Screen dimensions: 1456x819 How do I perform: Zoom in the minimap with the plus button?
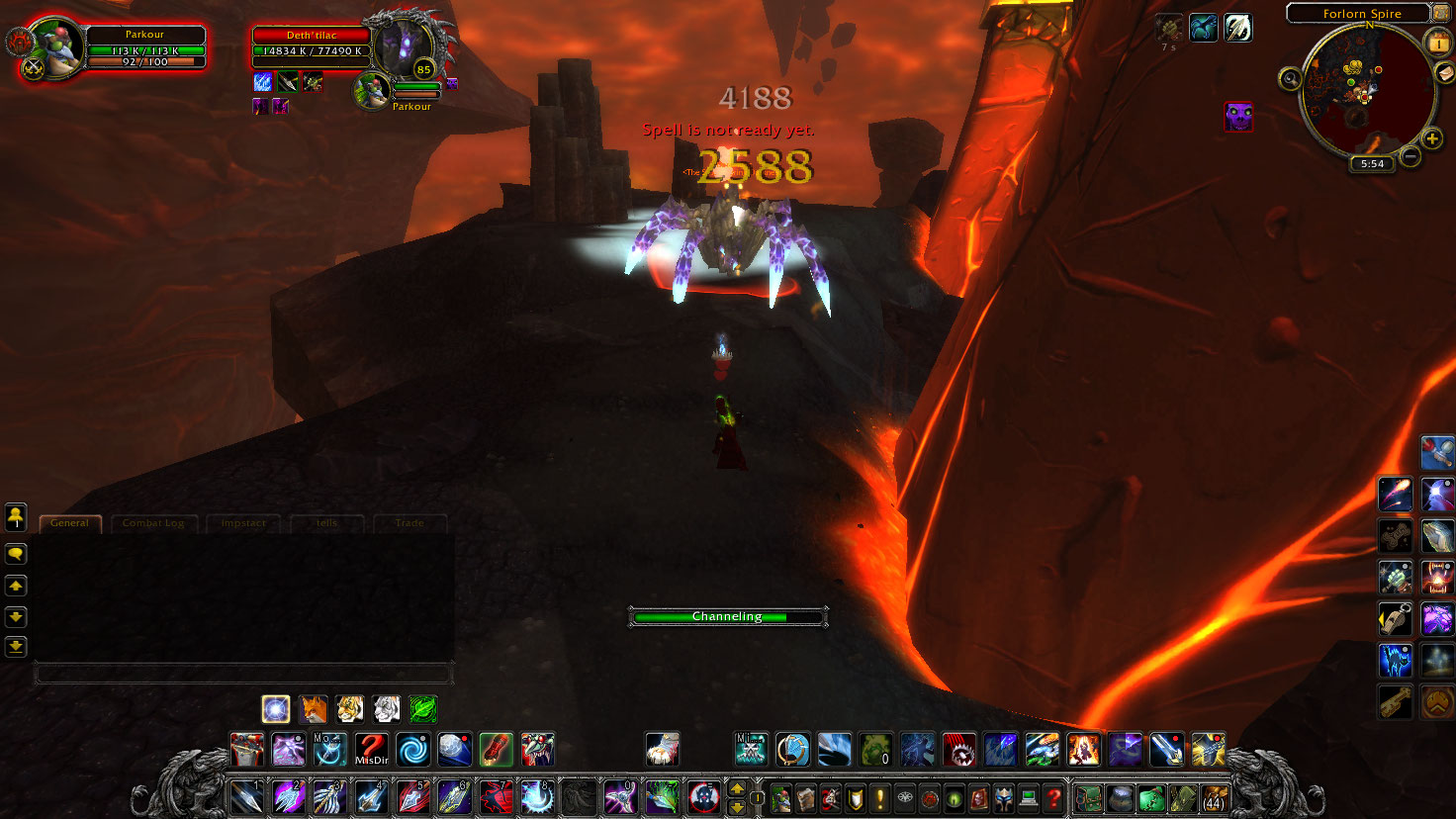coord(1431,138)
